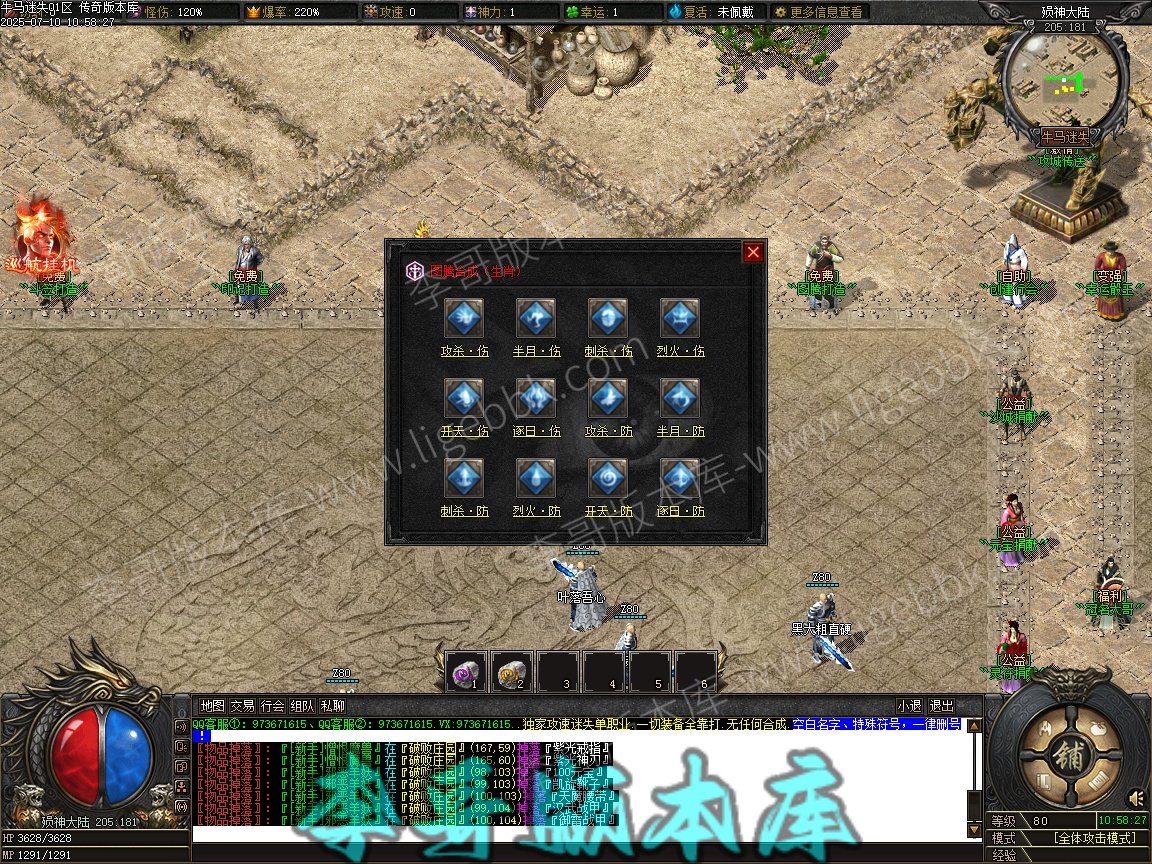Open the 地图 map button
Viewport: 1152px width, 864px height.
click(x=212, y=706)
